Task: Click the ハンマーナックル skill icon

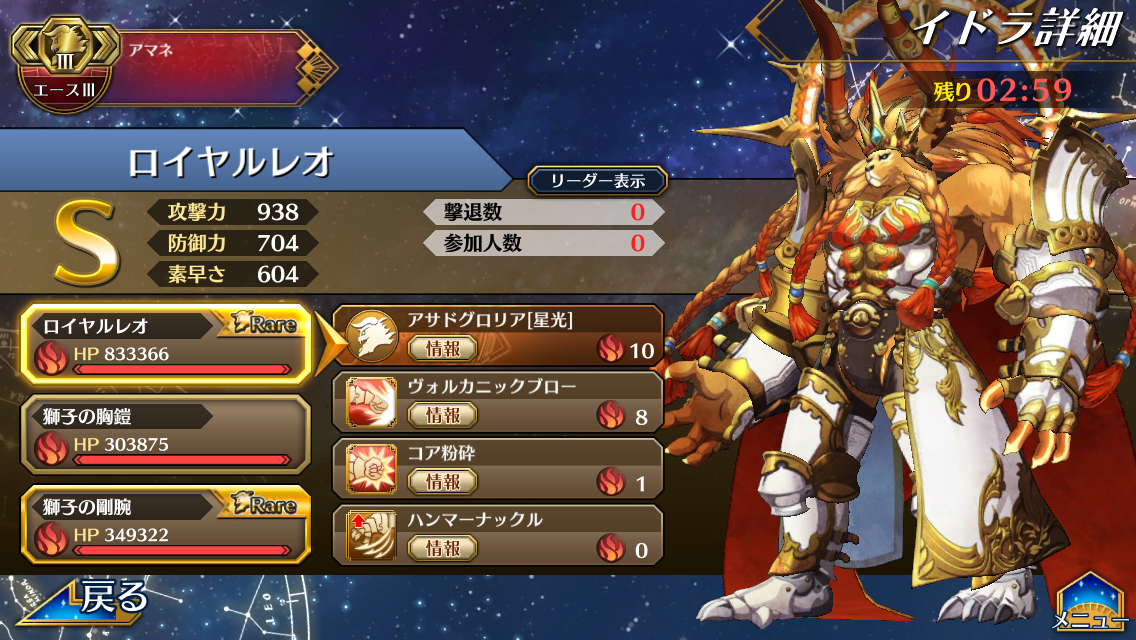Action: (x=370, y=536)
